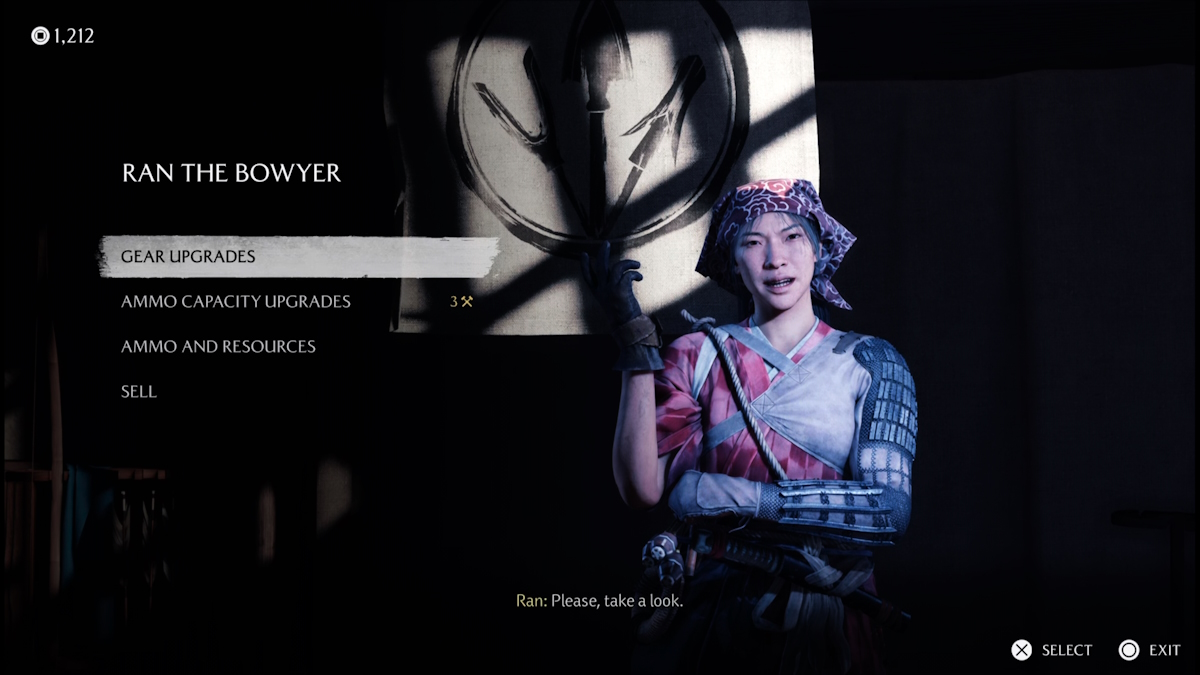This screenshot has width=1200, height=675.
Task: Select Ammo Capacity Upgrades
Action: pyautogui.click(x=236, y=302)
